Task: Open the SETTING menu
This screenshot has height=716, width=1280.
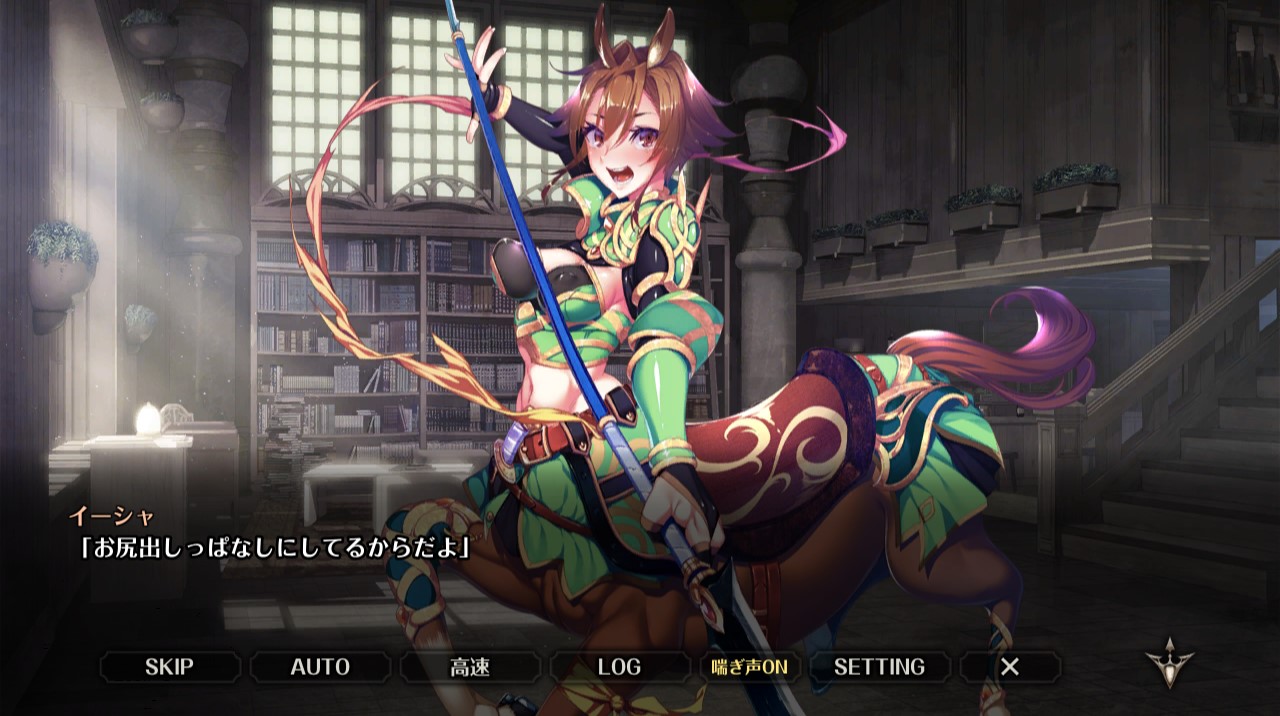Action: 879,667
